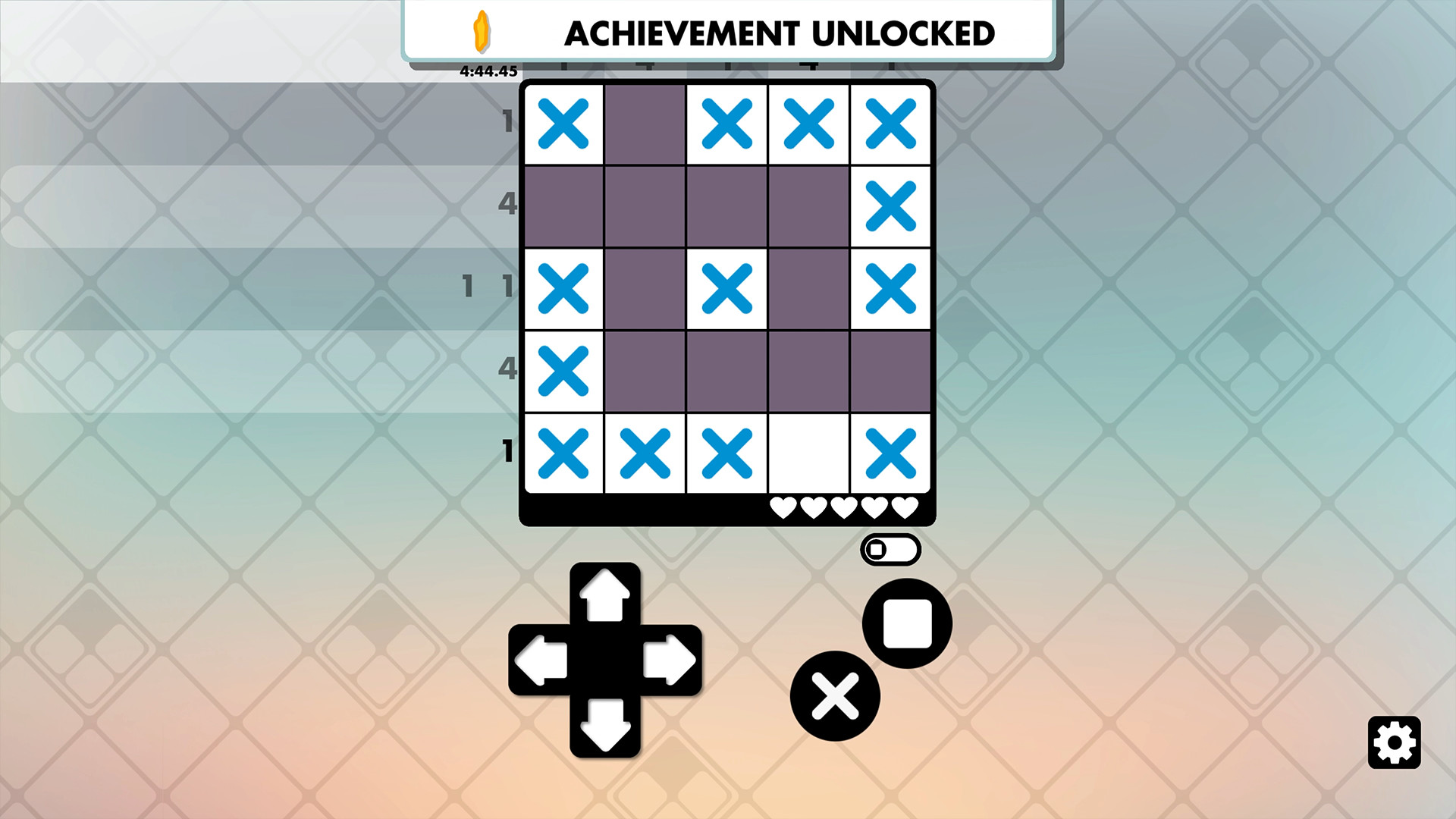Open the settings gear menu
The height and width of the screenshot is (819, 1456).
click(1395, 740)
